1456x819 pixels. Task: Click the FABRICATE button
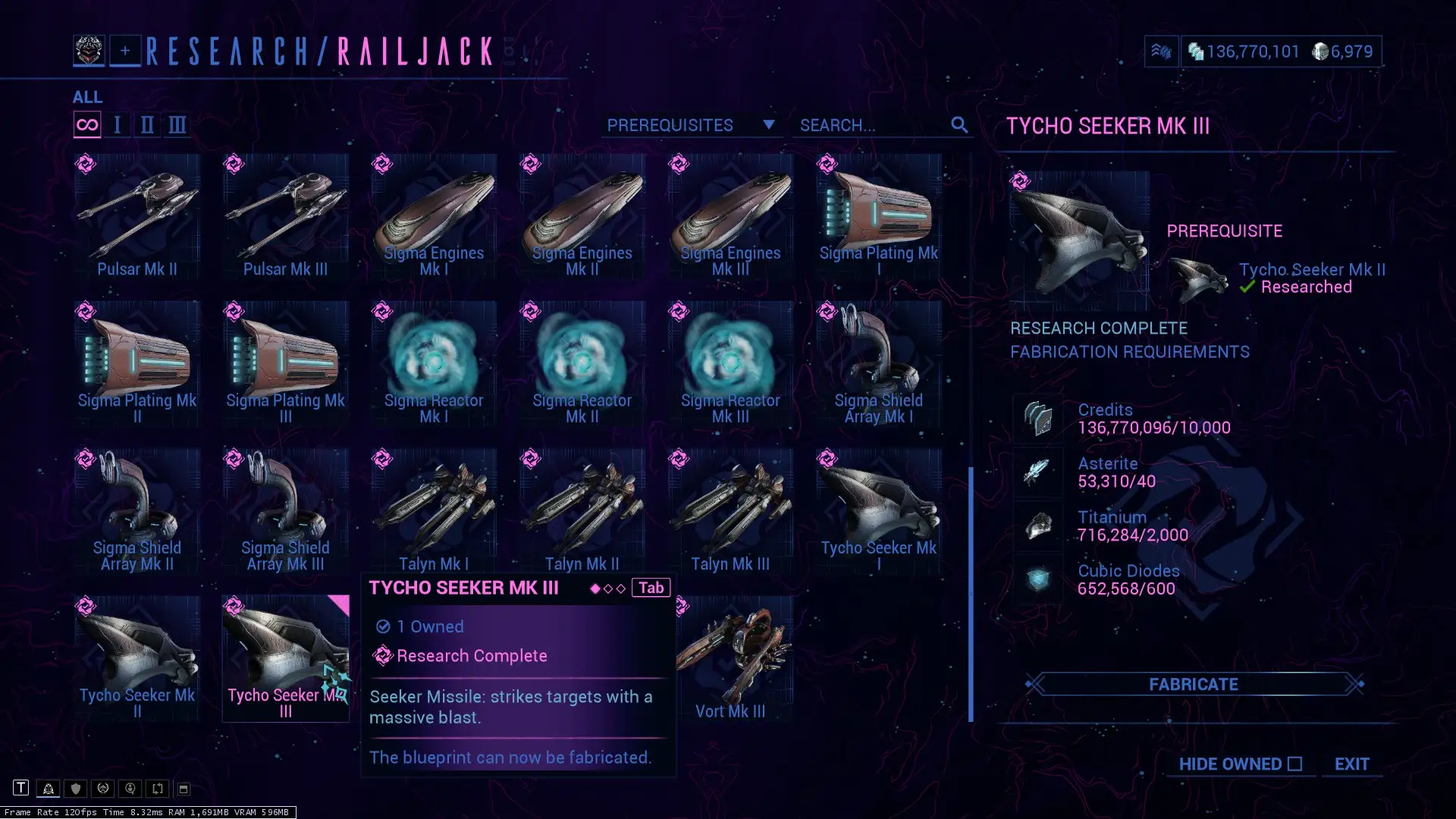point(1193,684)
